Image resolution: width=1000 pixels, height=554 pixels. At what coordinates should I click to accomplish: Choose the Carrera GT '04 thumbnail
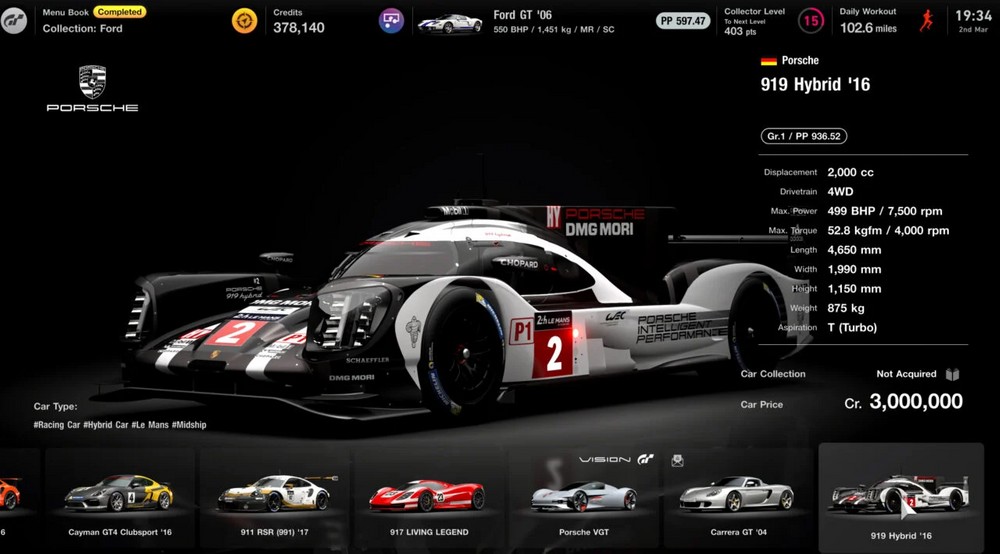tap(736, 497)
